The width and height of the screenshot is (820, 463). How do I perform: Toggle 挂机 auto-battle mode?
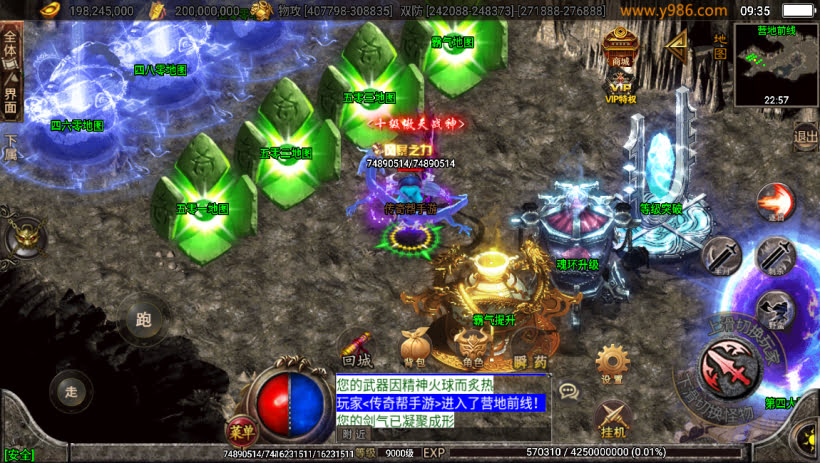612,421
